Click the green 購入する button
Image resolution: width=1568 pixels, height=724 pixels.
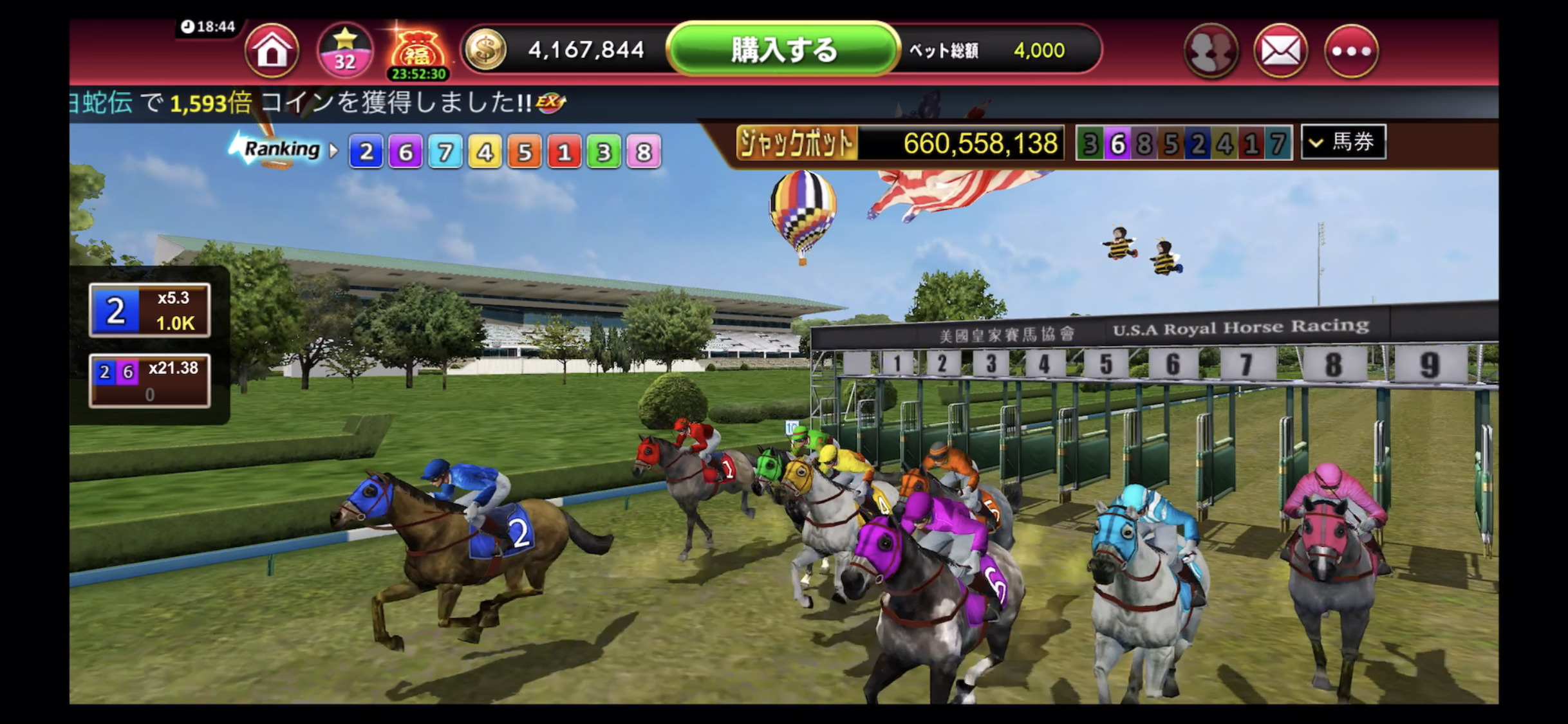point(783,50)
